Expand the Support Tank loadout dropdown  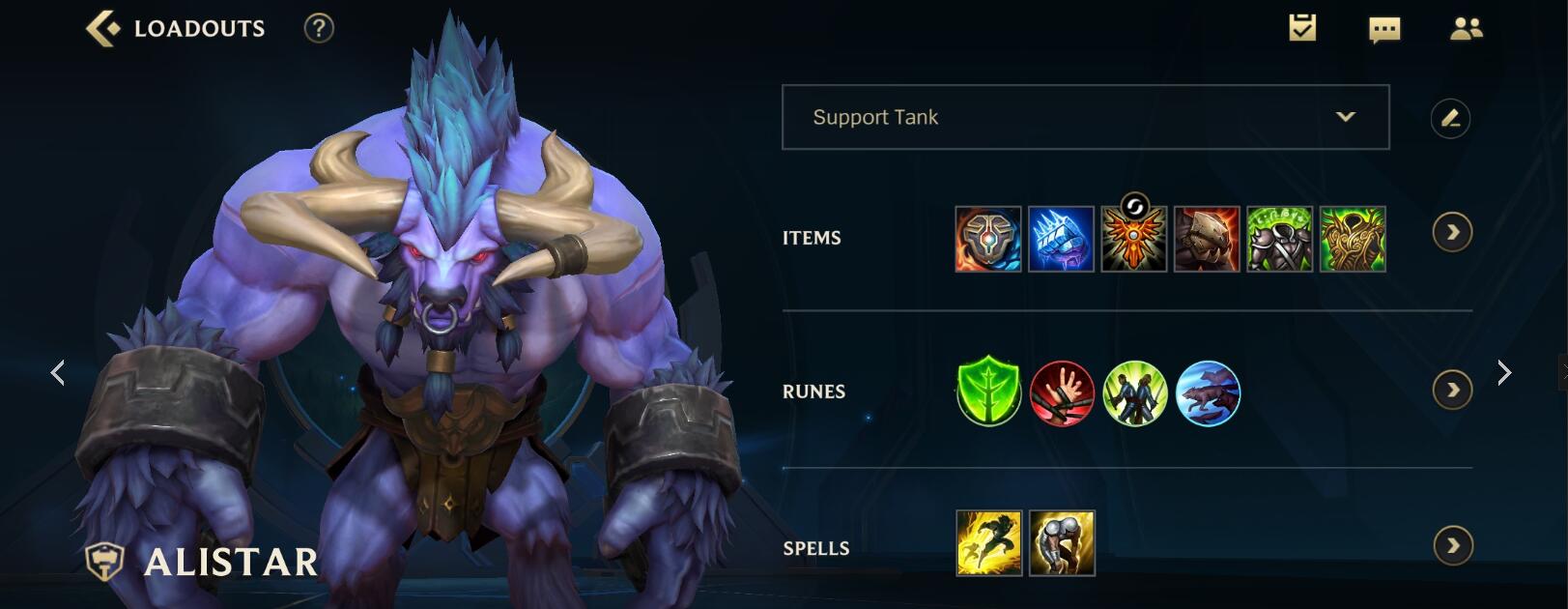1345,117
